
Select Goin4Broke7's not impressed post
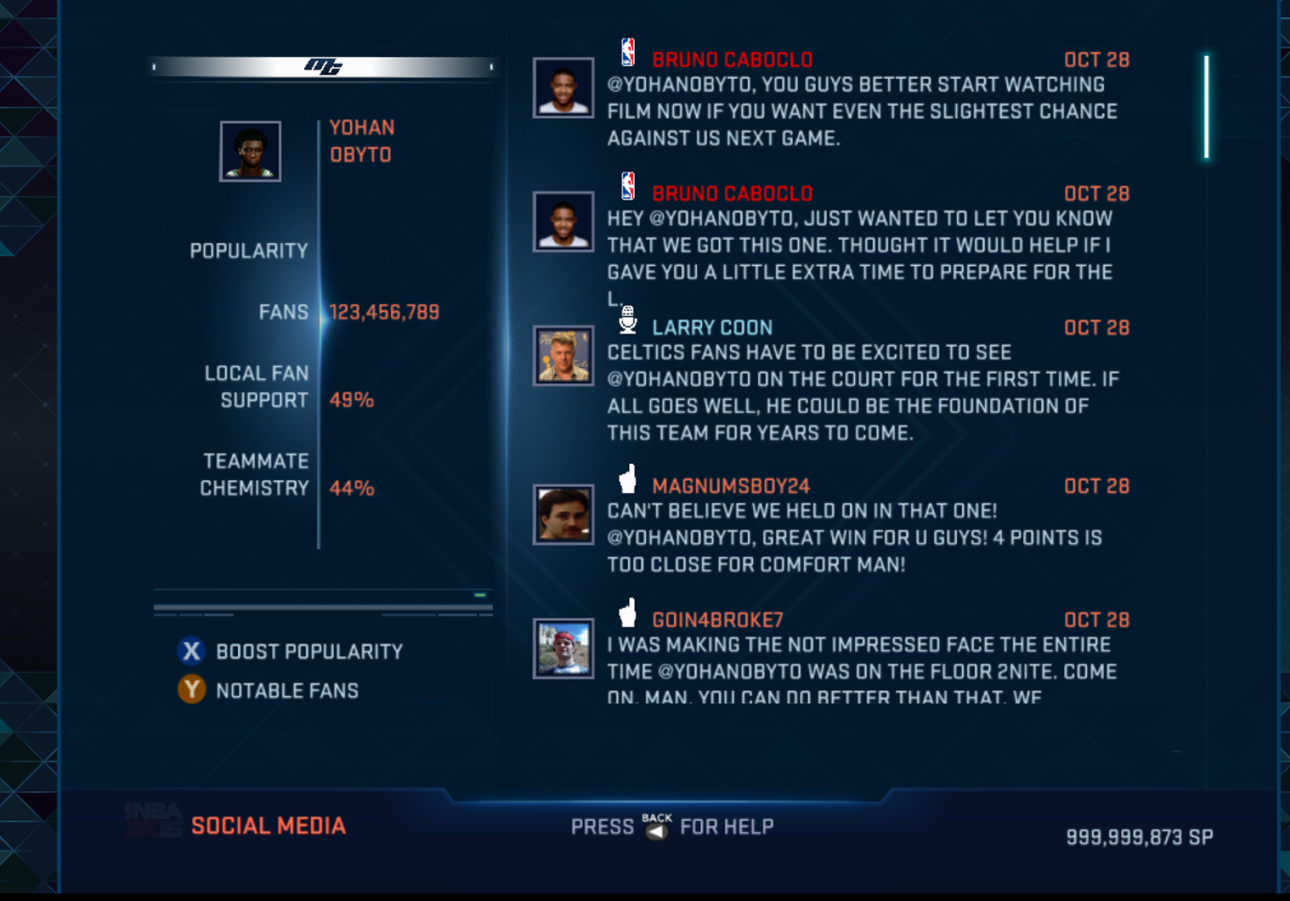pos(861,671)
